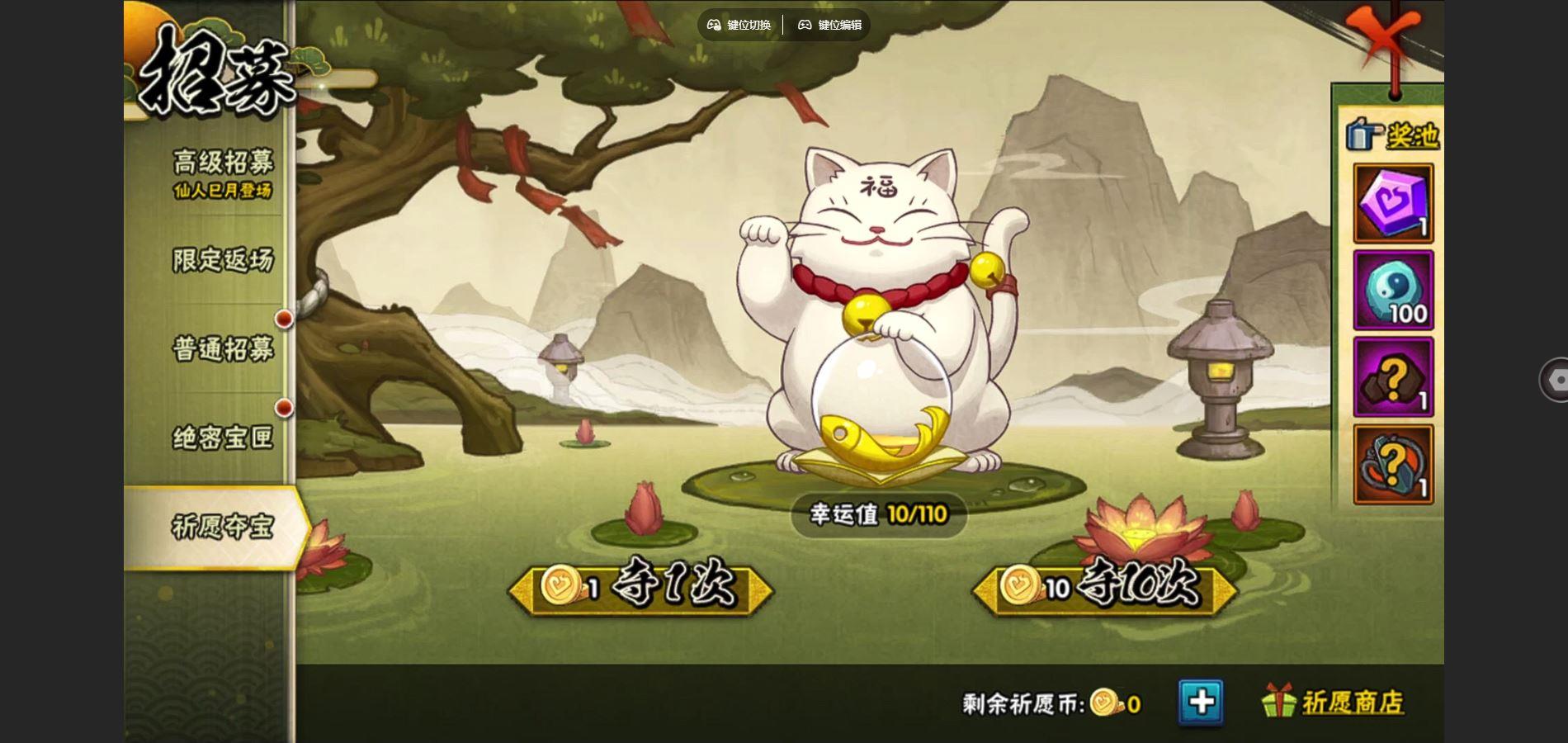Open the 限定返场 recruitment tab
This screenshot has width=1568, height=743.
point(222,260)
